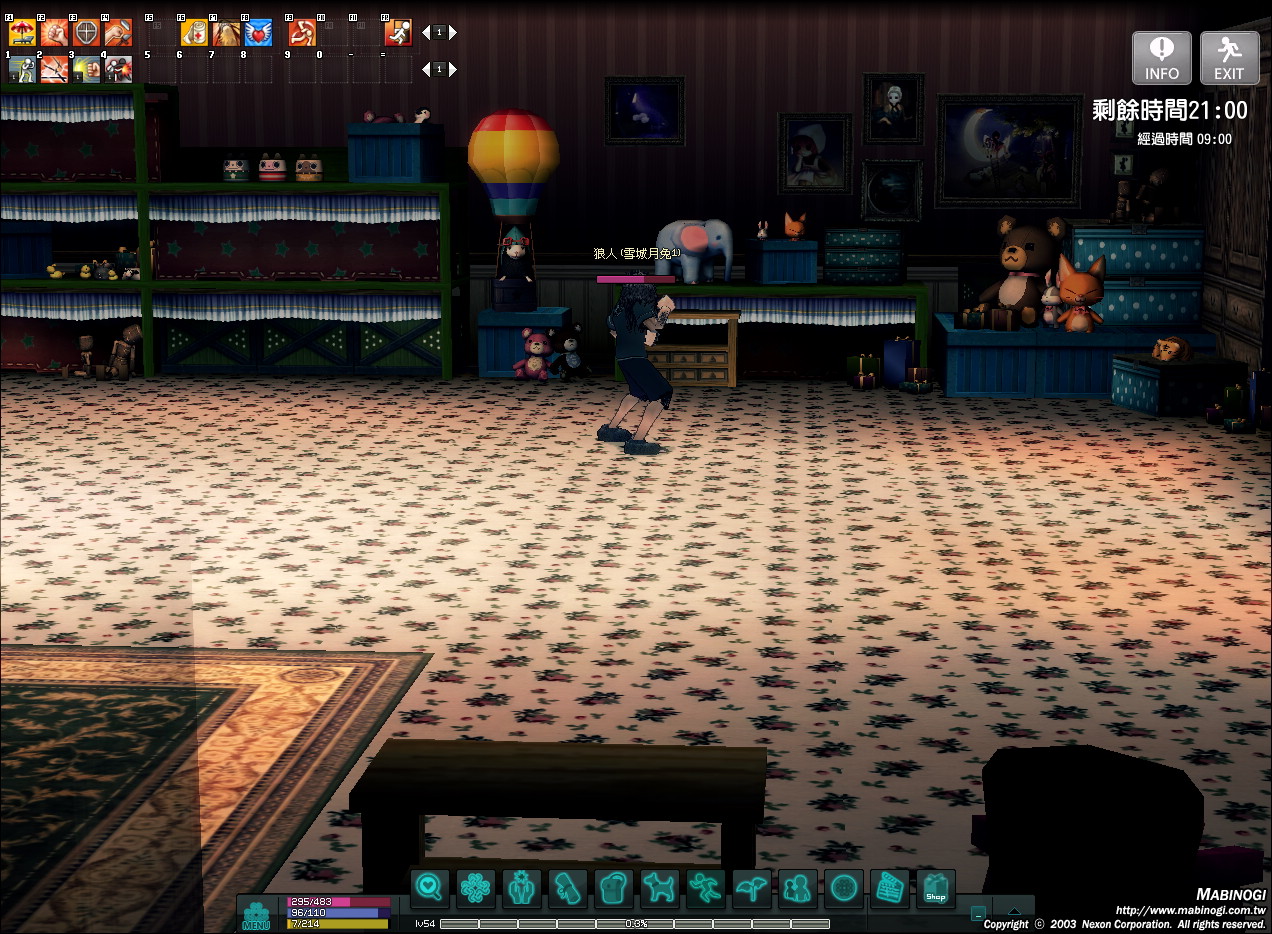
Task: Use the clenched fist skill on F2
Action: click(54, 33)
